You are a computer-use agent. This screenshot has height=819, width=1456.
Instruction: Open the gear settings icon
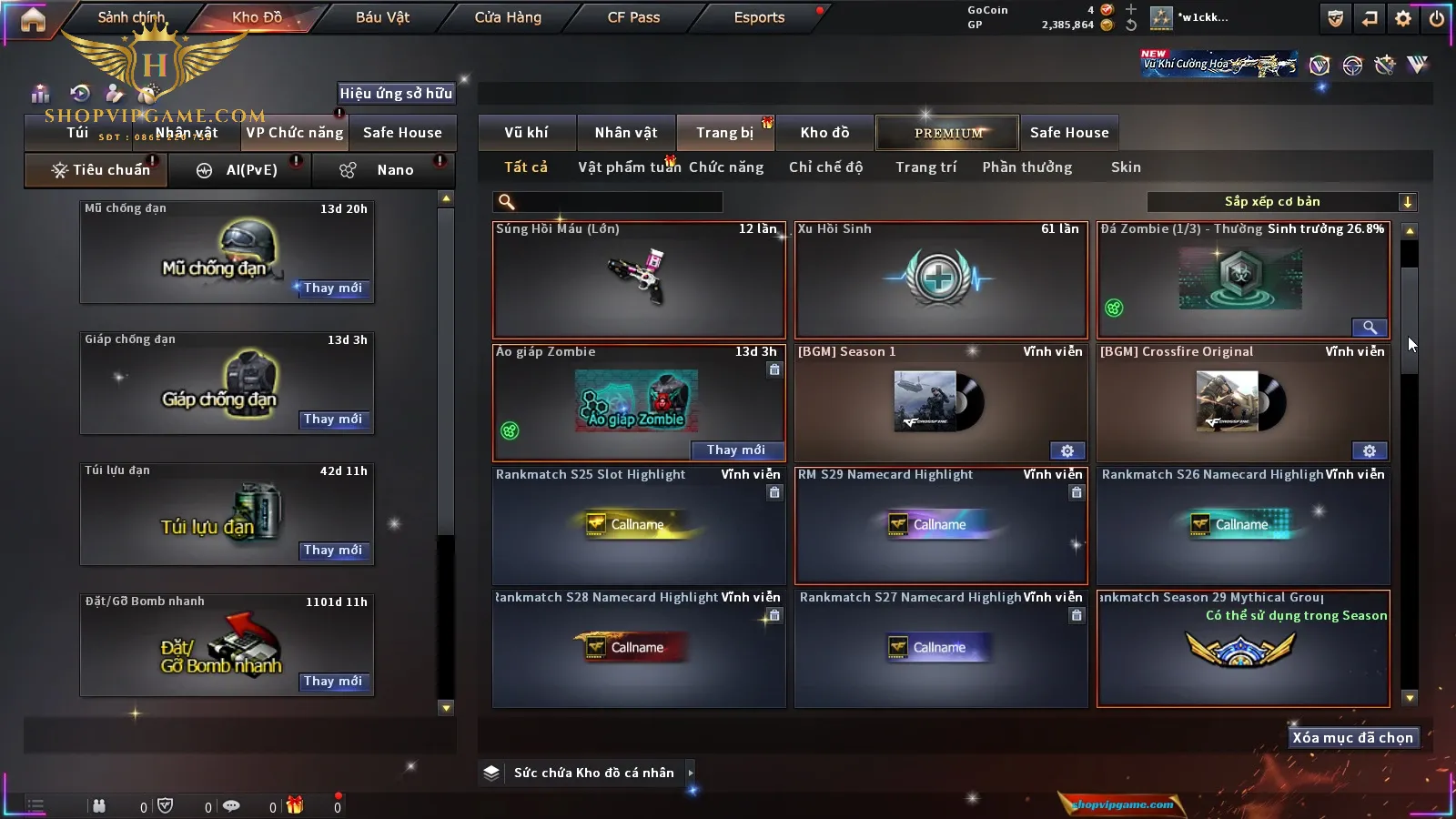pos(1403,18)
